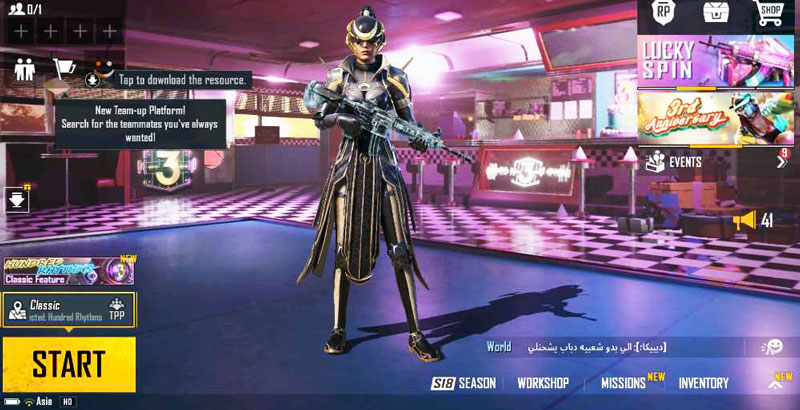This screenshot has height=410, width=800.
Task: Tap the yellow START button
Action: tap(68, 363)
